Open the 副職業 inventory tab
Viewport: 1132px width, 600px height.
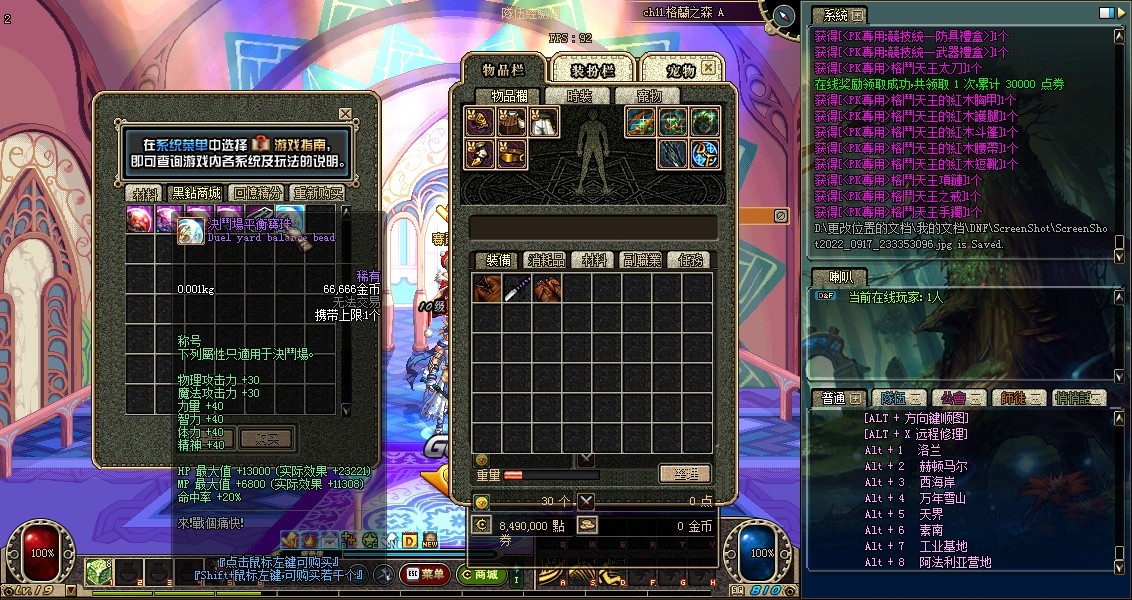click(x=642, y=260)
